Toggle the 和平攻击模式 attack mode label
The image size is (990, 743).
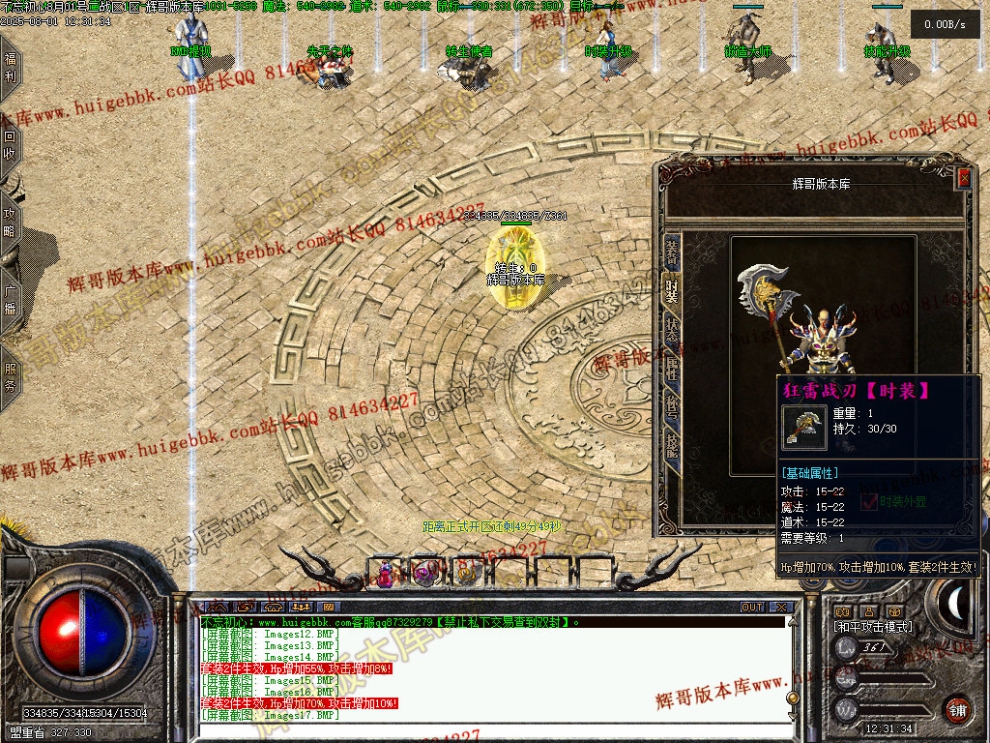[x=873, y=626]
